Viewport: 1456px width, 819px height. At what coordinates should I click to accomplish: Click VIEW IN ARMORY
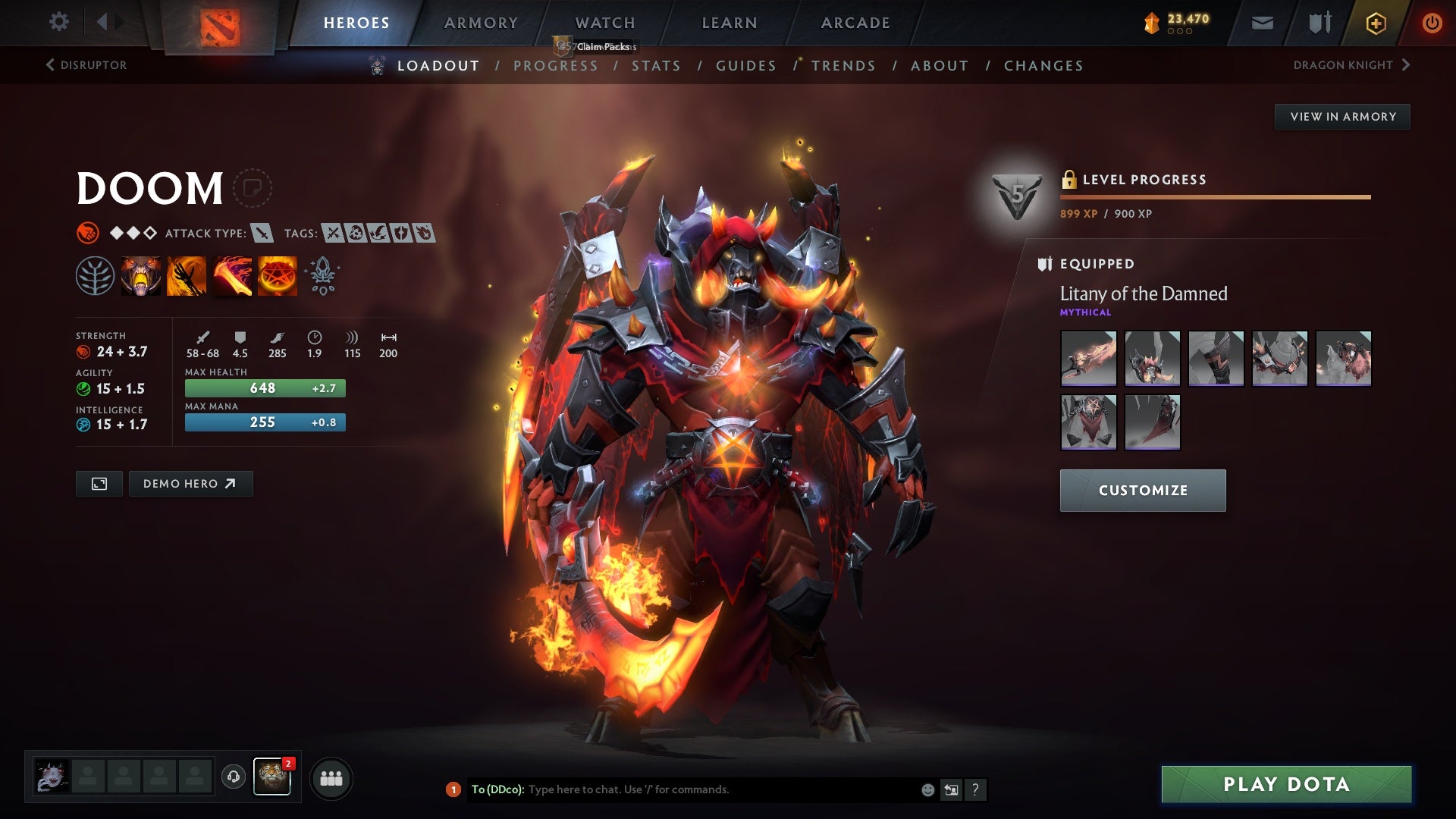click(x=1342, y=116)
